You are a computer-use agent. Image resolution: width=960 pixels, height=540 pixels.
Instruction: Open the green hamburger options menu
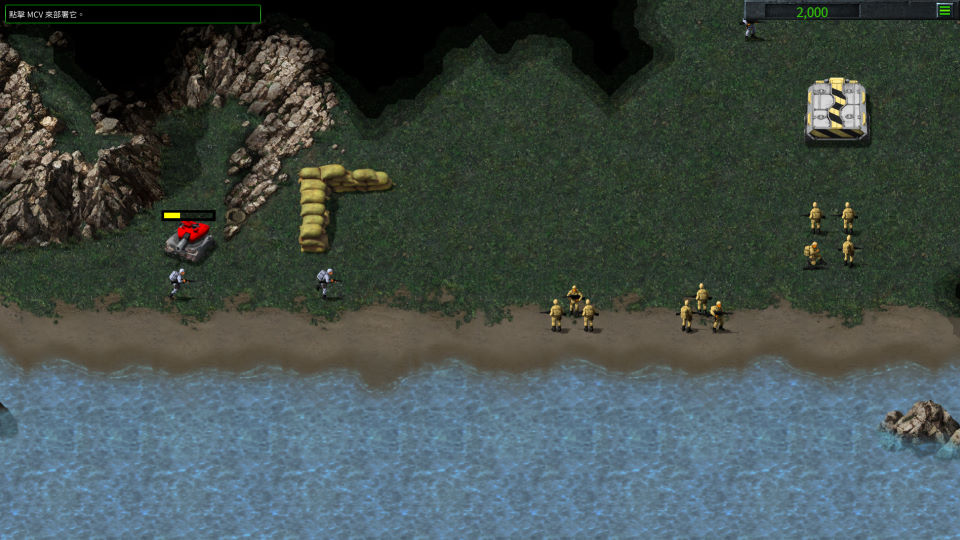944,11
